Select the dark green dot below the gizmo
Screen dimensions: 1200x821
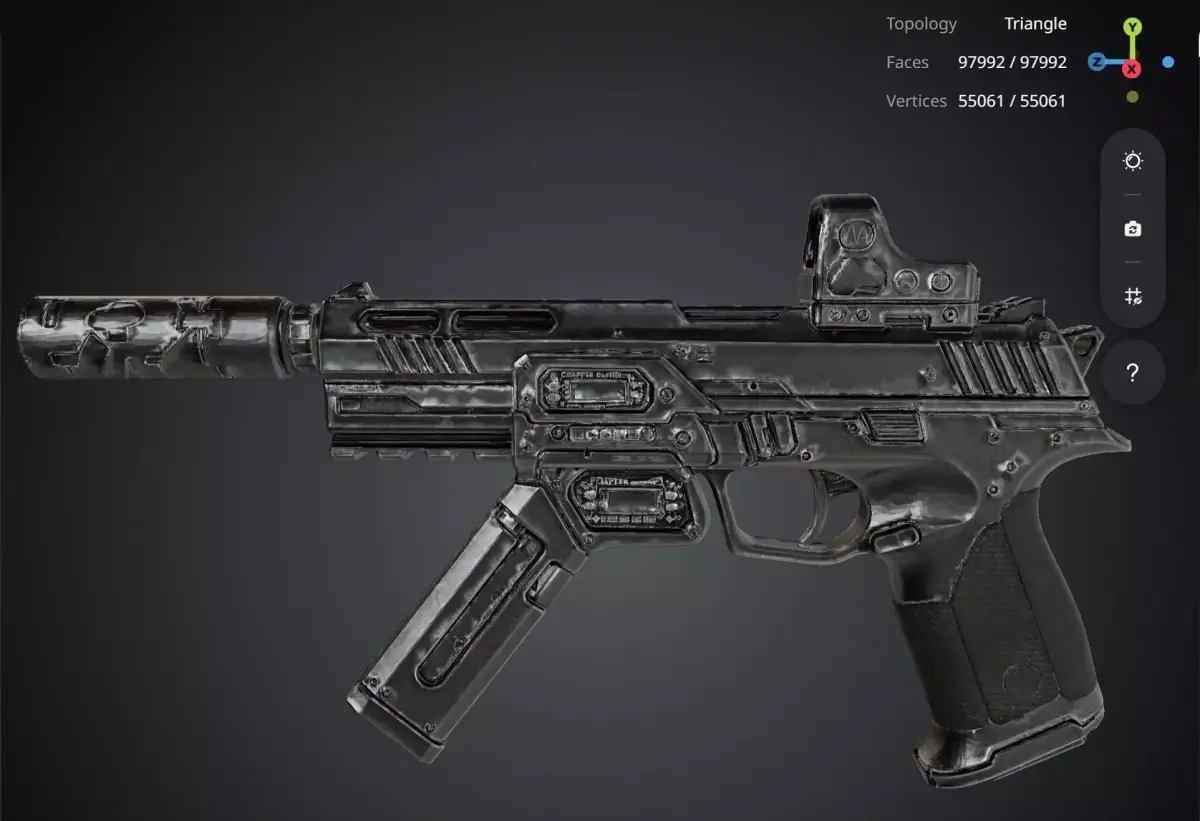(x=1132, y=97)
